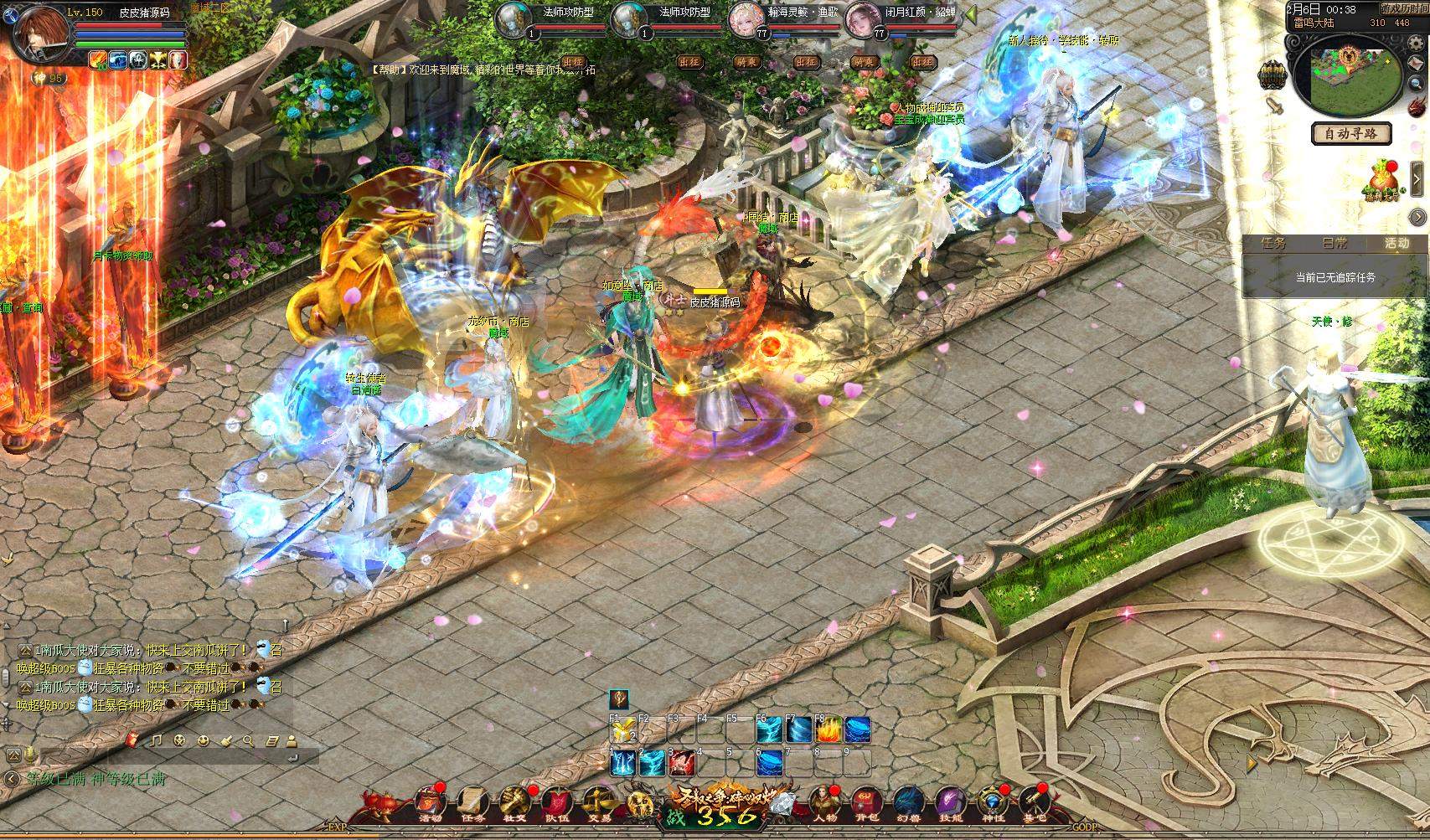Image resolution: width=1430 pixels, height=840 pixels.
Task: Expand the circular arrow below the side chevron
Action: (x=1416, y=216)
